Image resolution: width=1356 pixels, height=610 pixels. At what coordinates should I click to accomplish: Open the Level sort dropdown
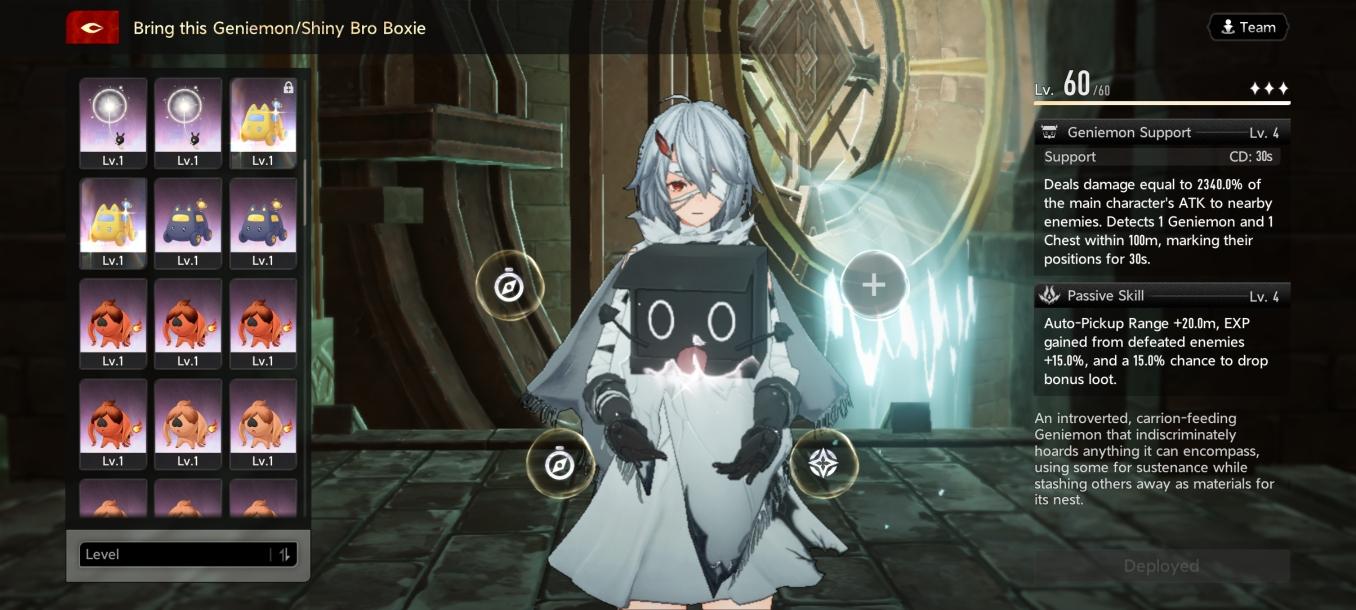(x=175, y=555)
